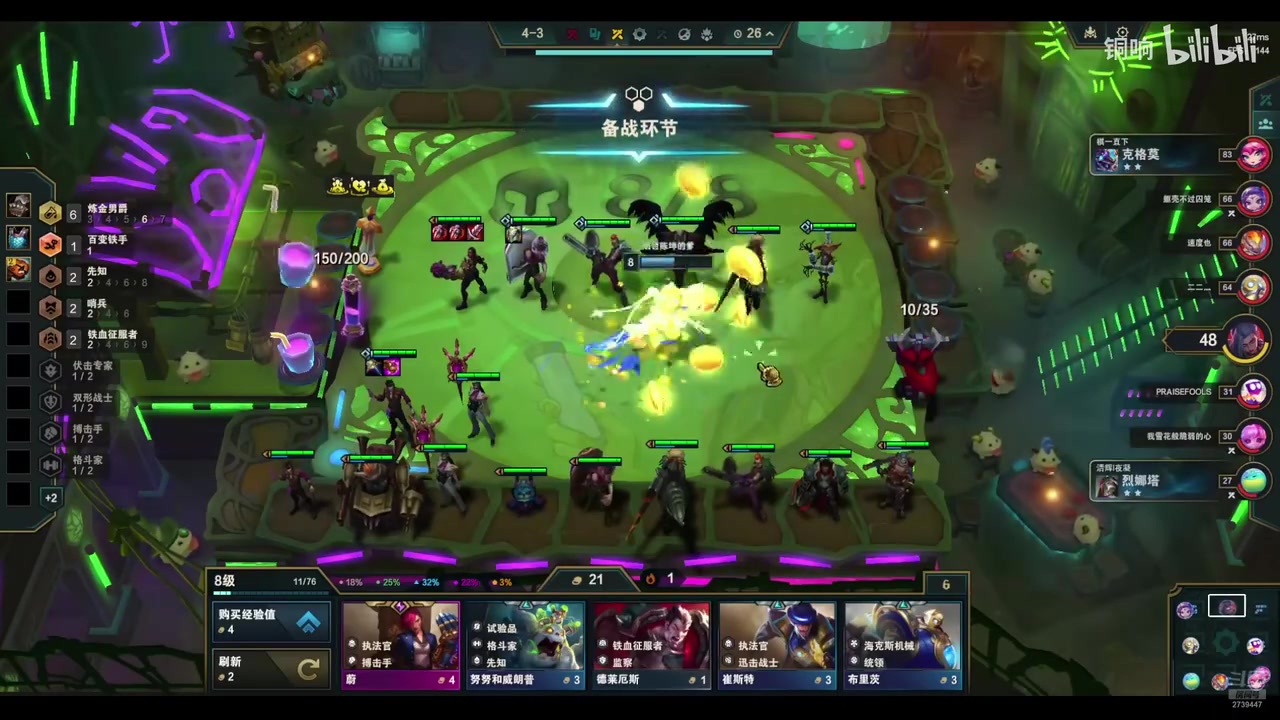Pick the 布里茨 champion card

coord(903,645)
